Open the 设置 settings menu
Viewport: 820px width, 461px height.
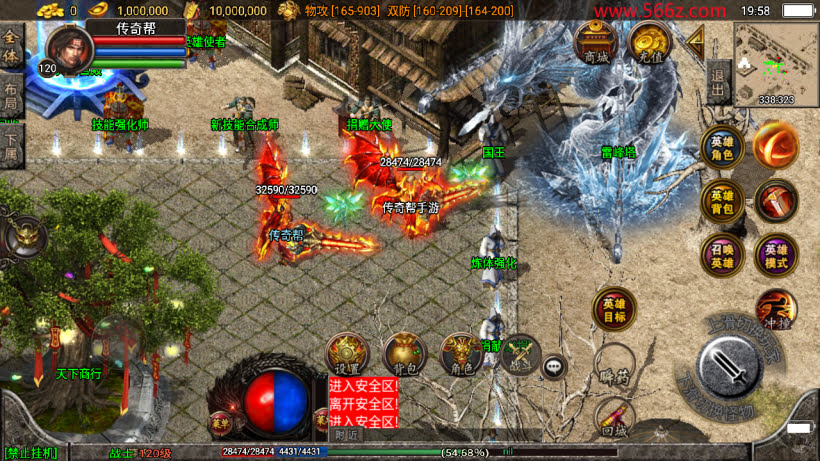tap(347, 354)
